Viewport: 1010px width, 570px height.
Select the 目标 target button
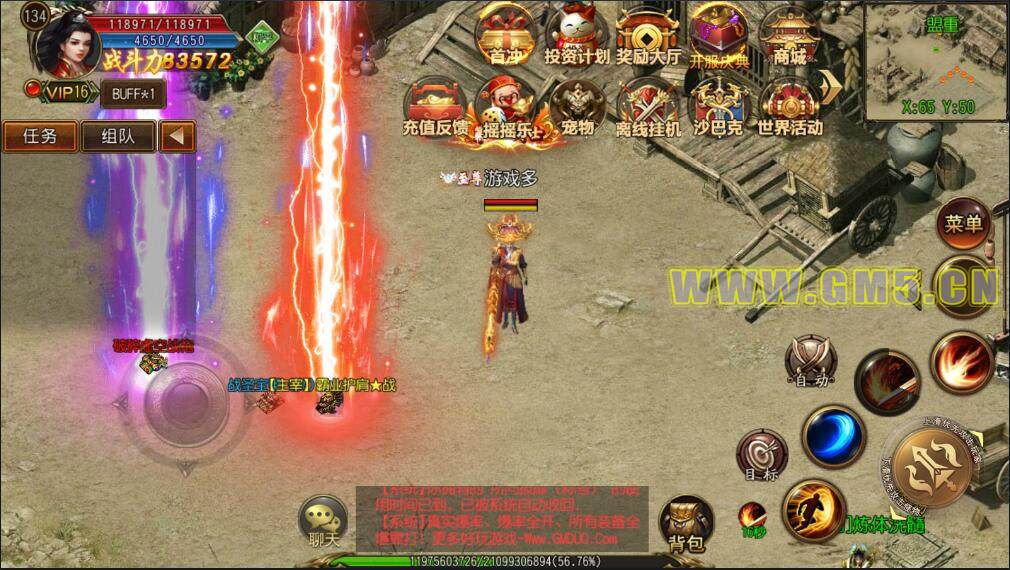[x=762, y=456]
